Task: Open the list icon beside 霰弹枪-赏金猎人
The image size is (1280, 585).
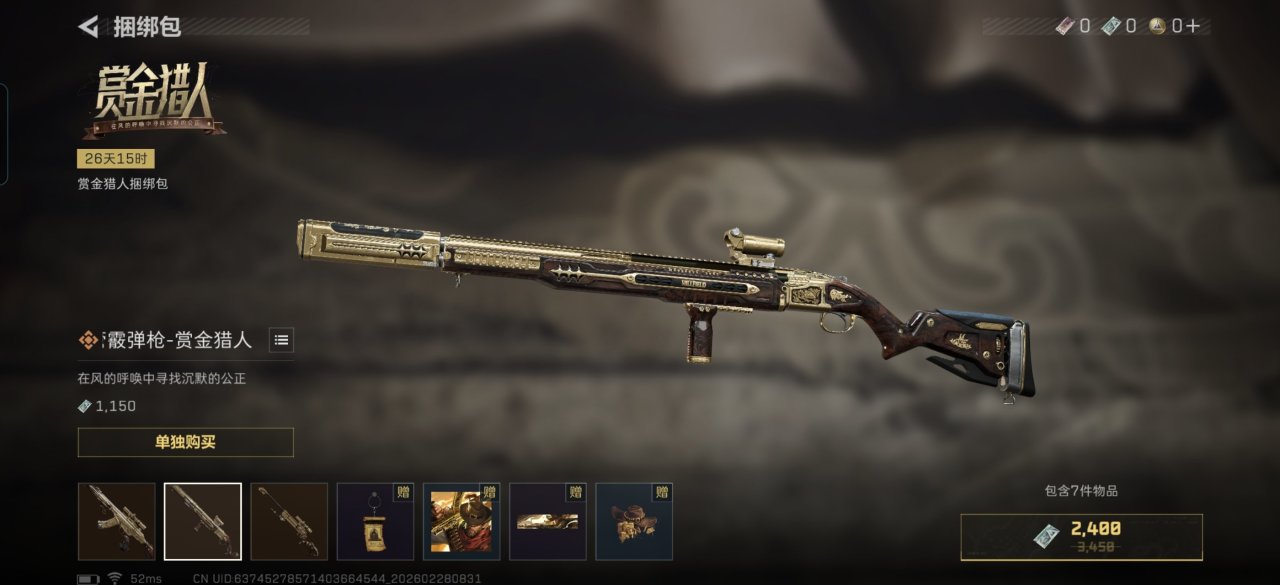Action: pos(282,340)
